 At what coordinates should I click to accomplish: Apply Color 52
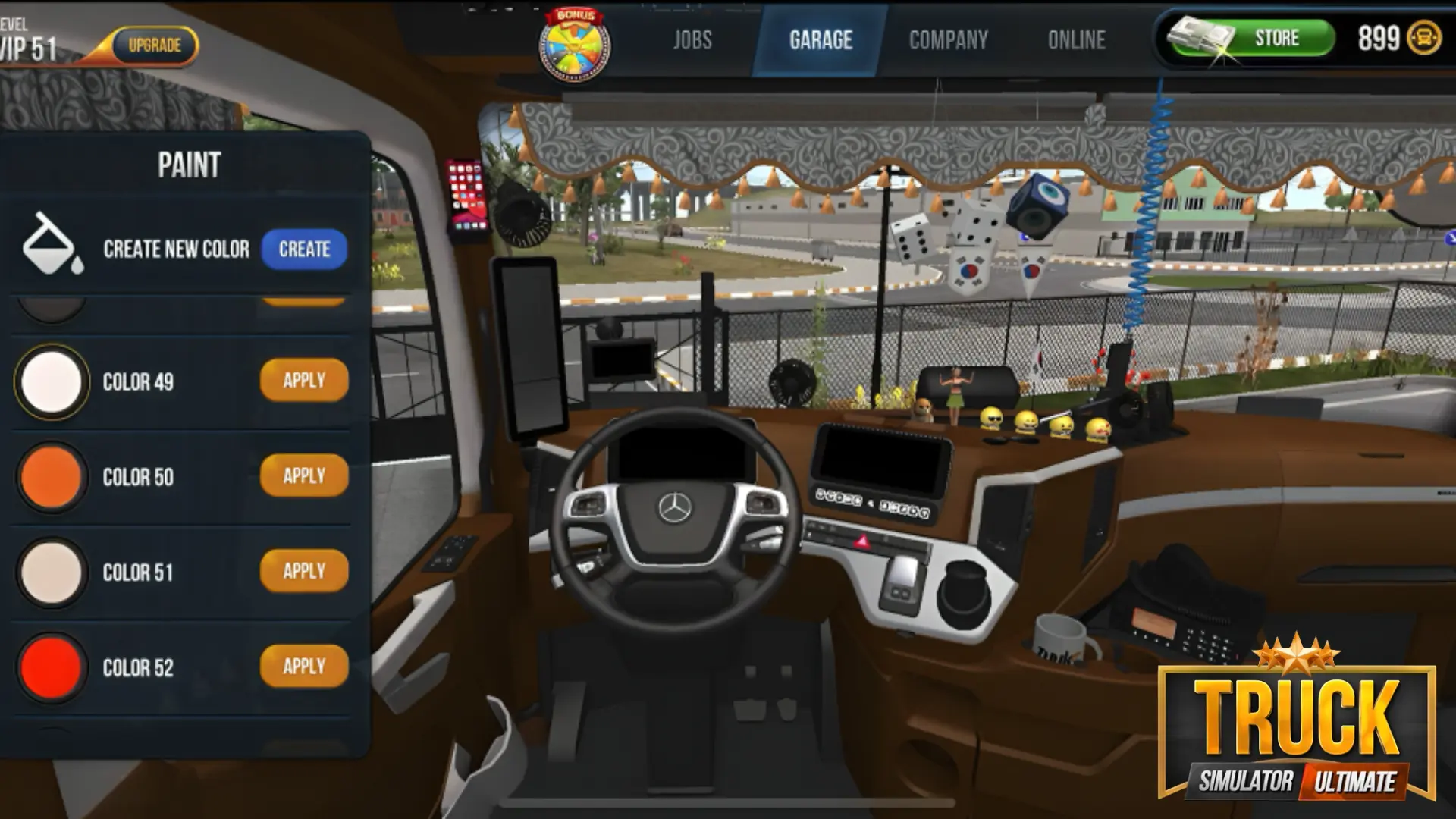click(x=303, y=667)
